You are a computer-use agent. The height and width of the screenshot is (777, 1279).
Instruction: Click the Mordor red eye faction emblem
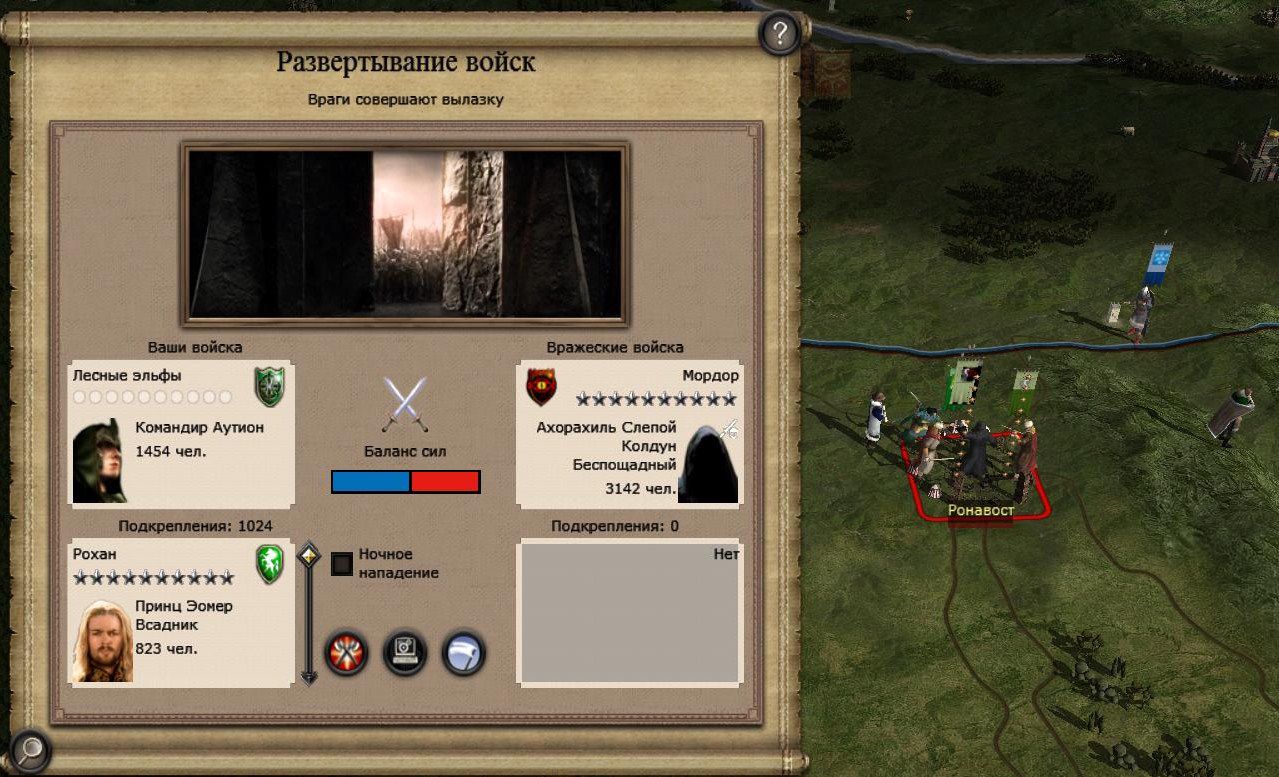[541, 387]
